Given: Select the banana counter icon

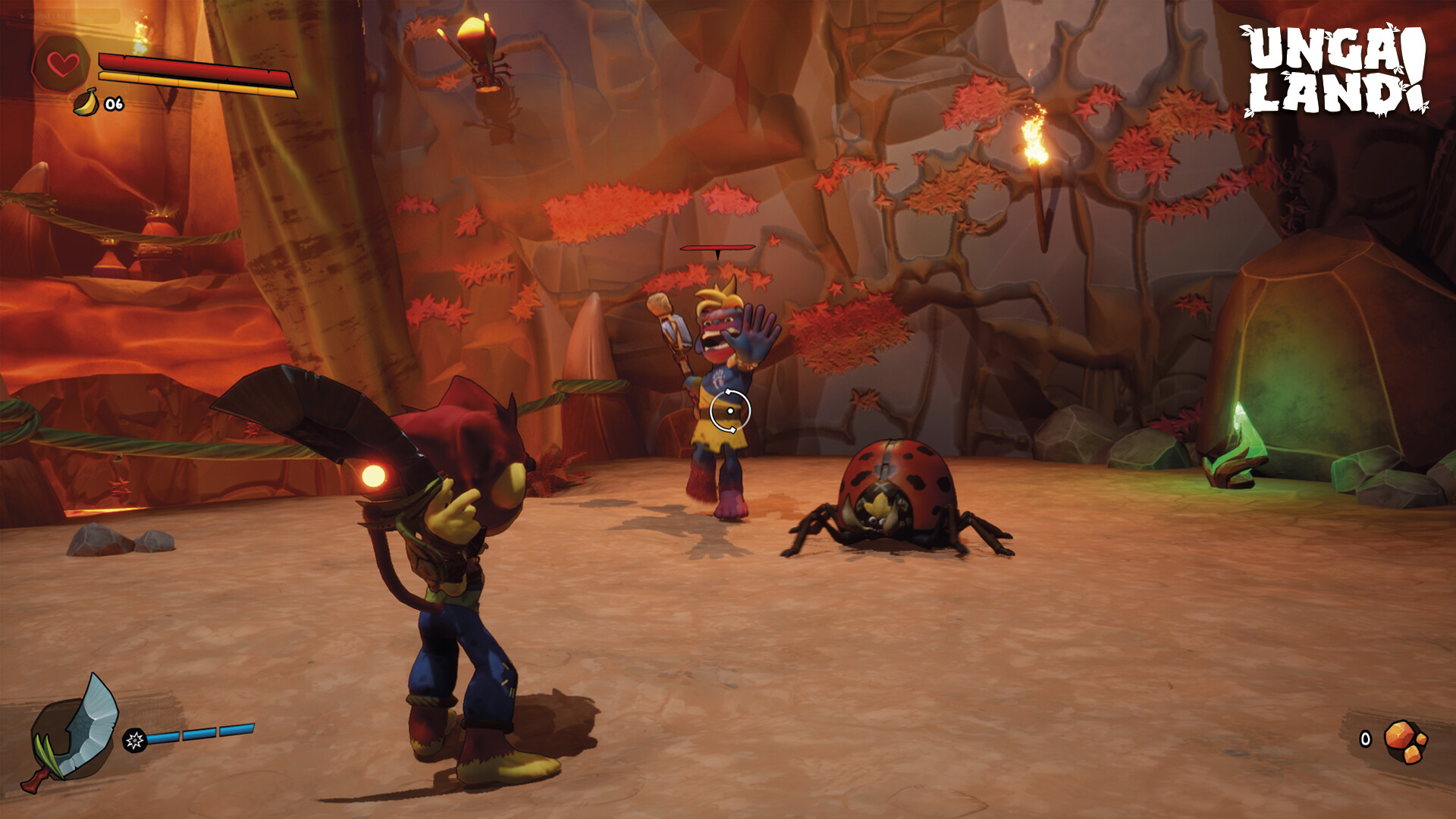Looking at the screenshot, I should pyautogui.click(x=86, y=102).
